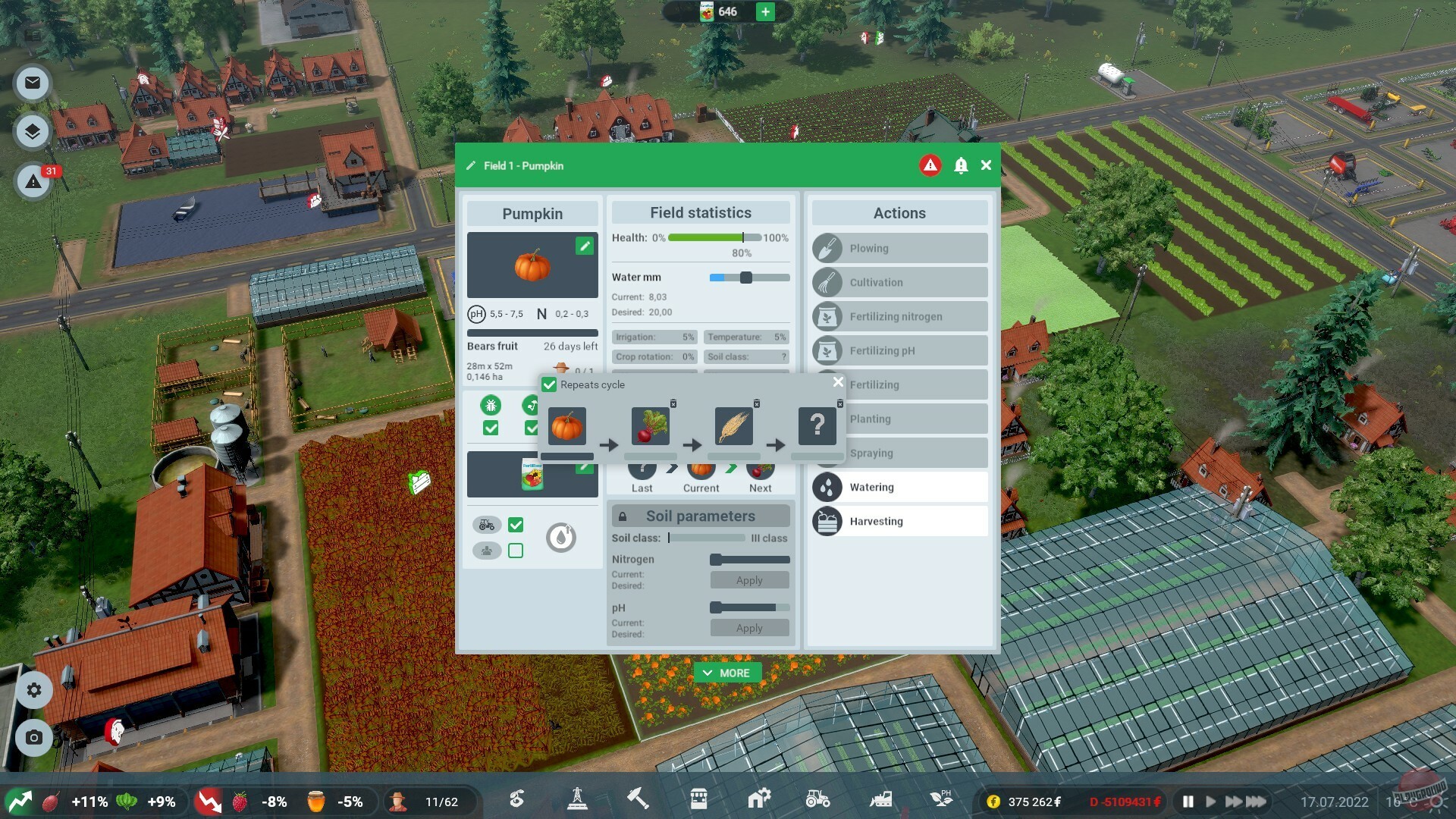Disable the Repeats cycle checkbox
This screenshot has height=819, width=1456.
549,385
